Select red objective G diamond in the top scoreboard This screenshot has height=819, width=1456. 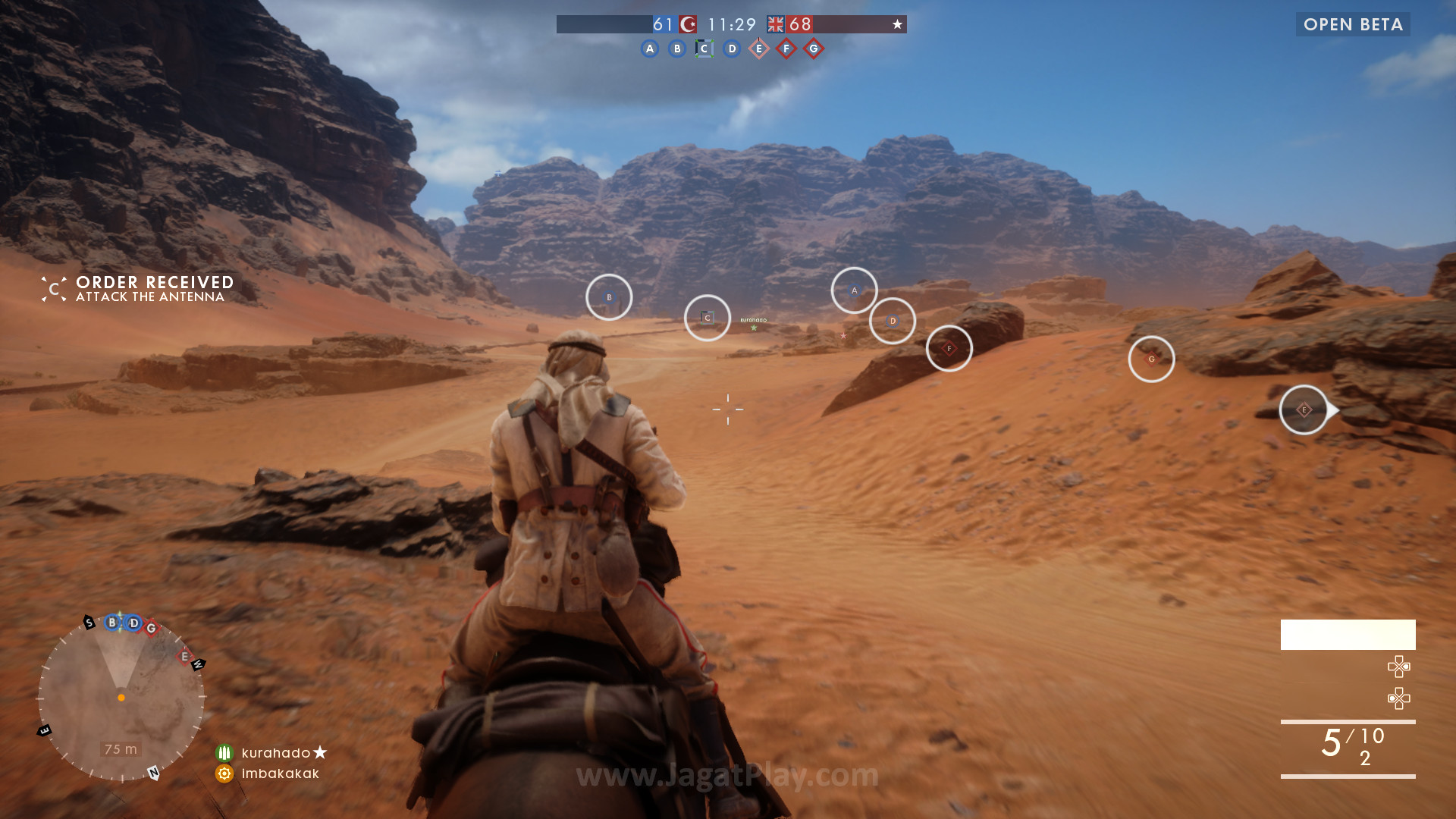click(814, 49)
